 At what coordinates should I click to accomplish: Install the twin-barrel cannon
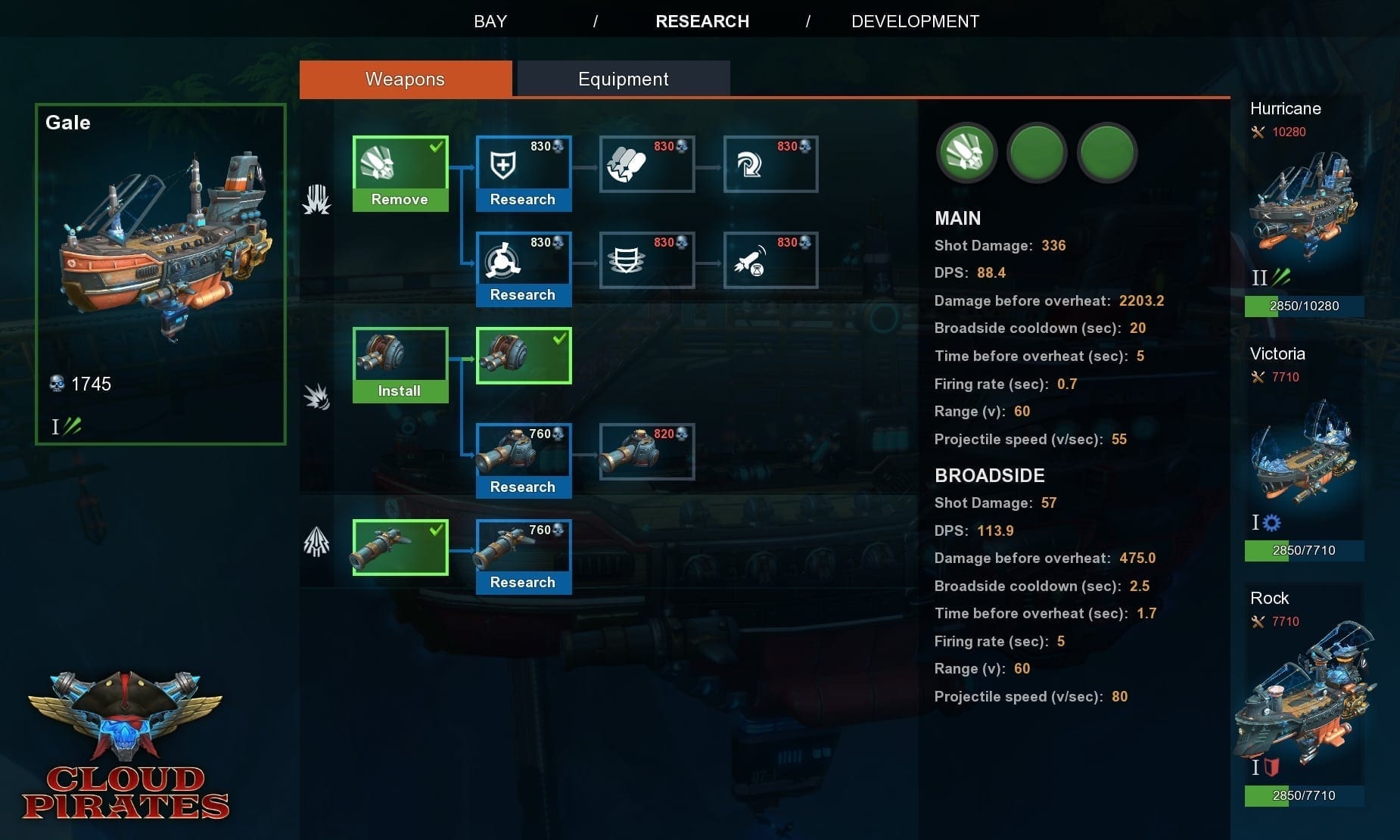pyautogui.click(x=400, y=391)
